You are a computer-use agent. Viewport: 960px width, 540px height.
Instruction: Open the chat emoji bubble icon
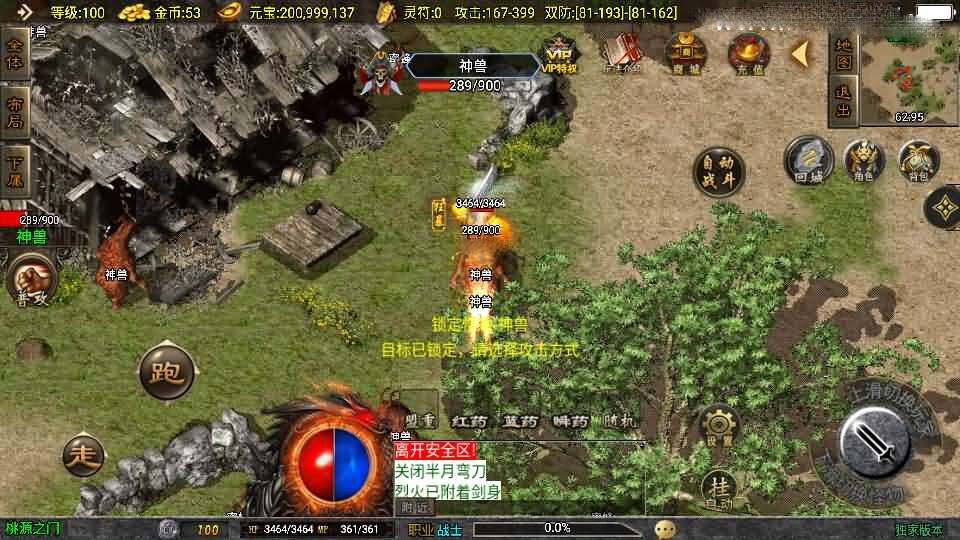666,528
